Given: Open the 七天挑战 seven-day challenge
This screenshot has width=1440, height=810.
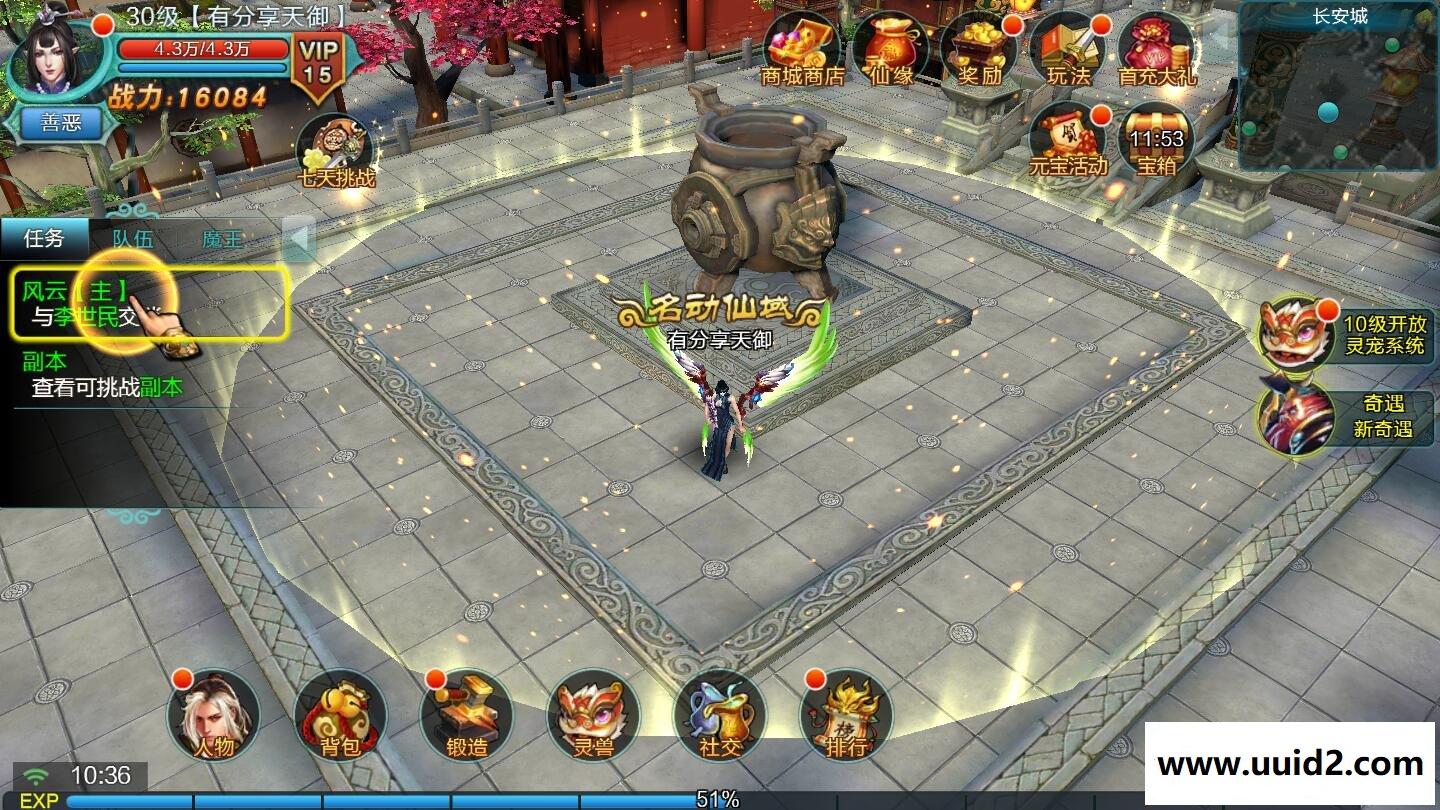Looking at the screenshot, I should click(x=335, y=153).
